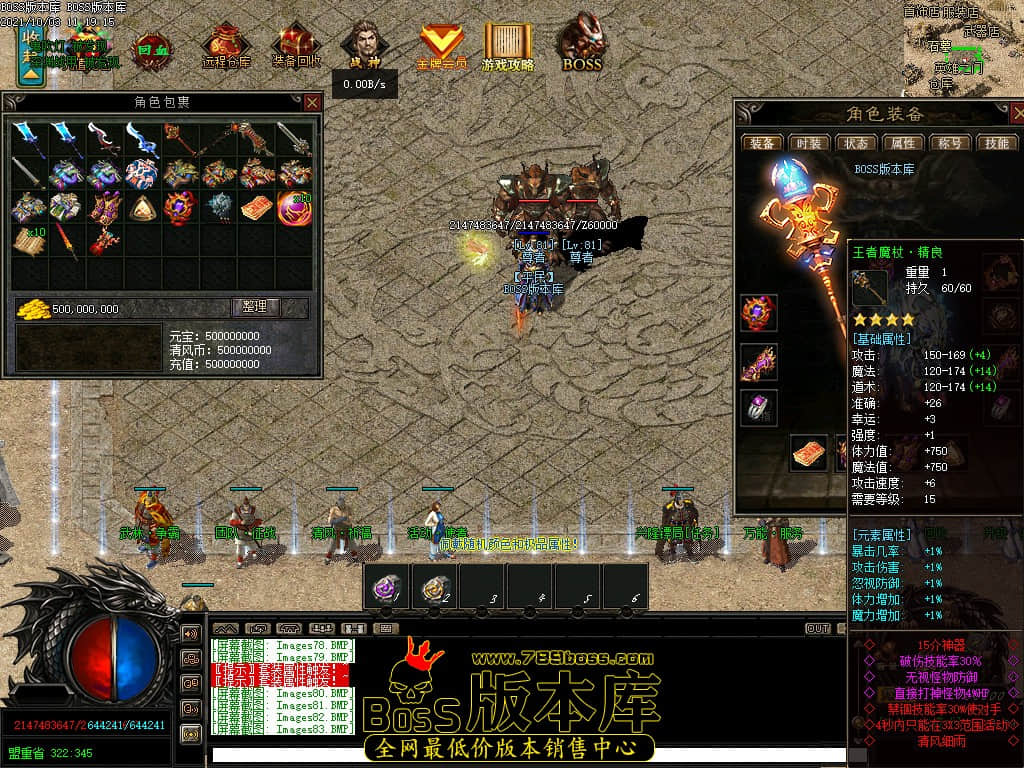The width and height of the screenshot is (1024, 768).
Task: Open the 金牌会员 gold membership menu
Action: (441, 47)
